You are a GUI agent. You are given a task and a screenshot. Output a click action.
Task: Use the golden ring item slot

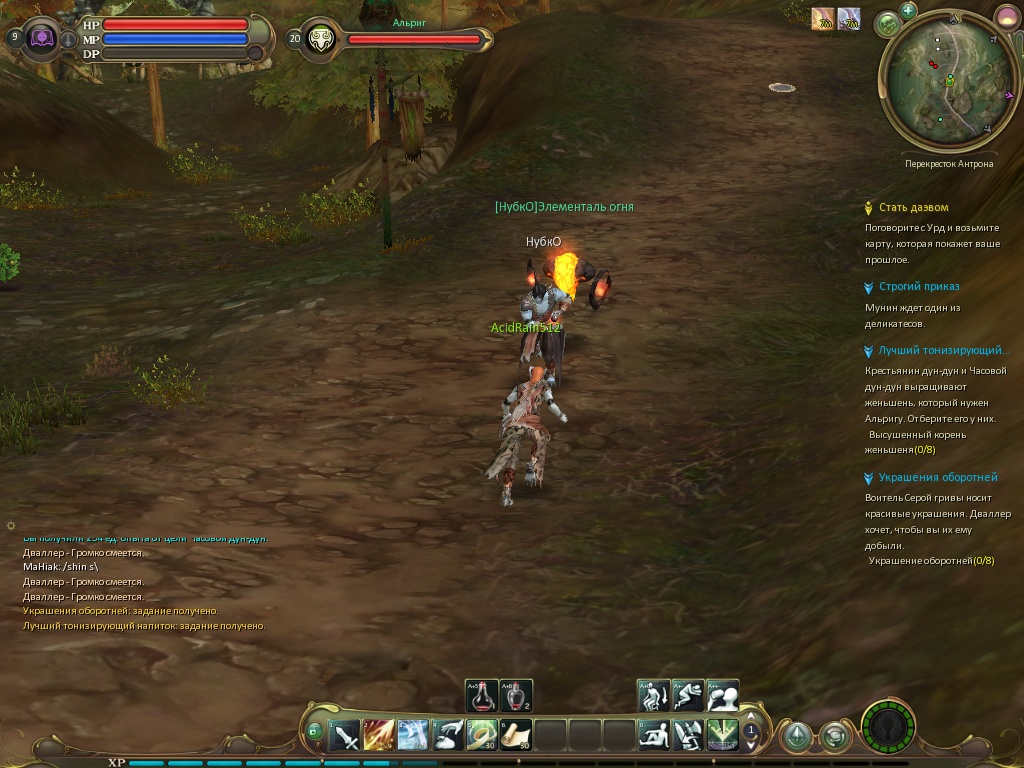point(482,736)
